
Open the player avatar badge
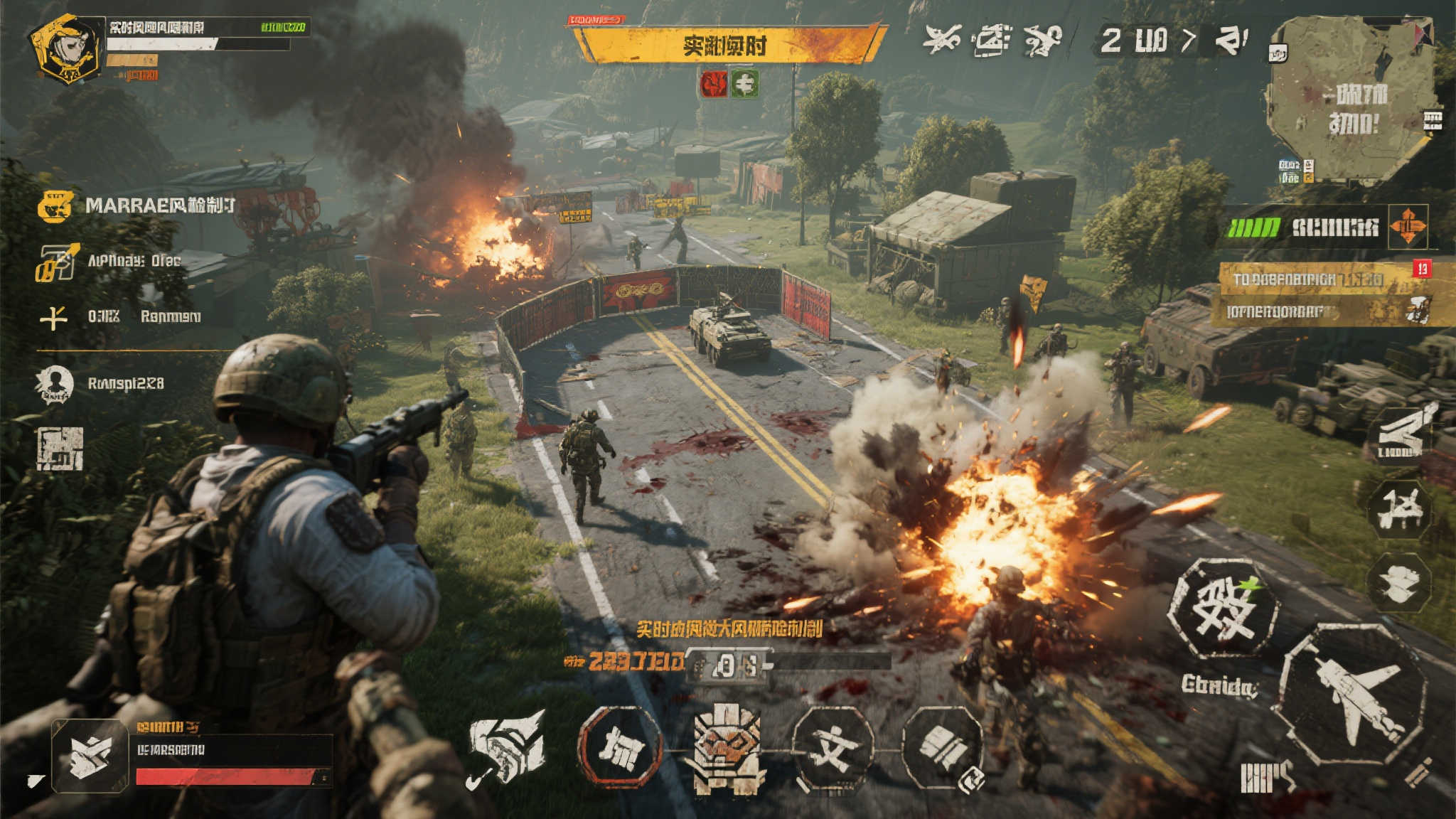click(65, 50)
